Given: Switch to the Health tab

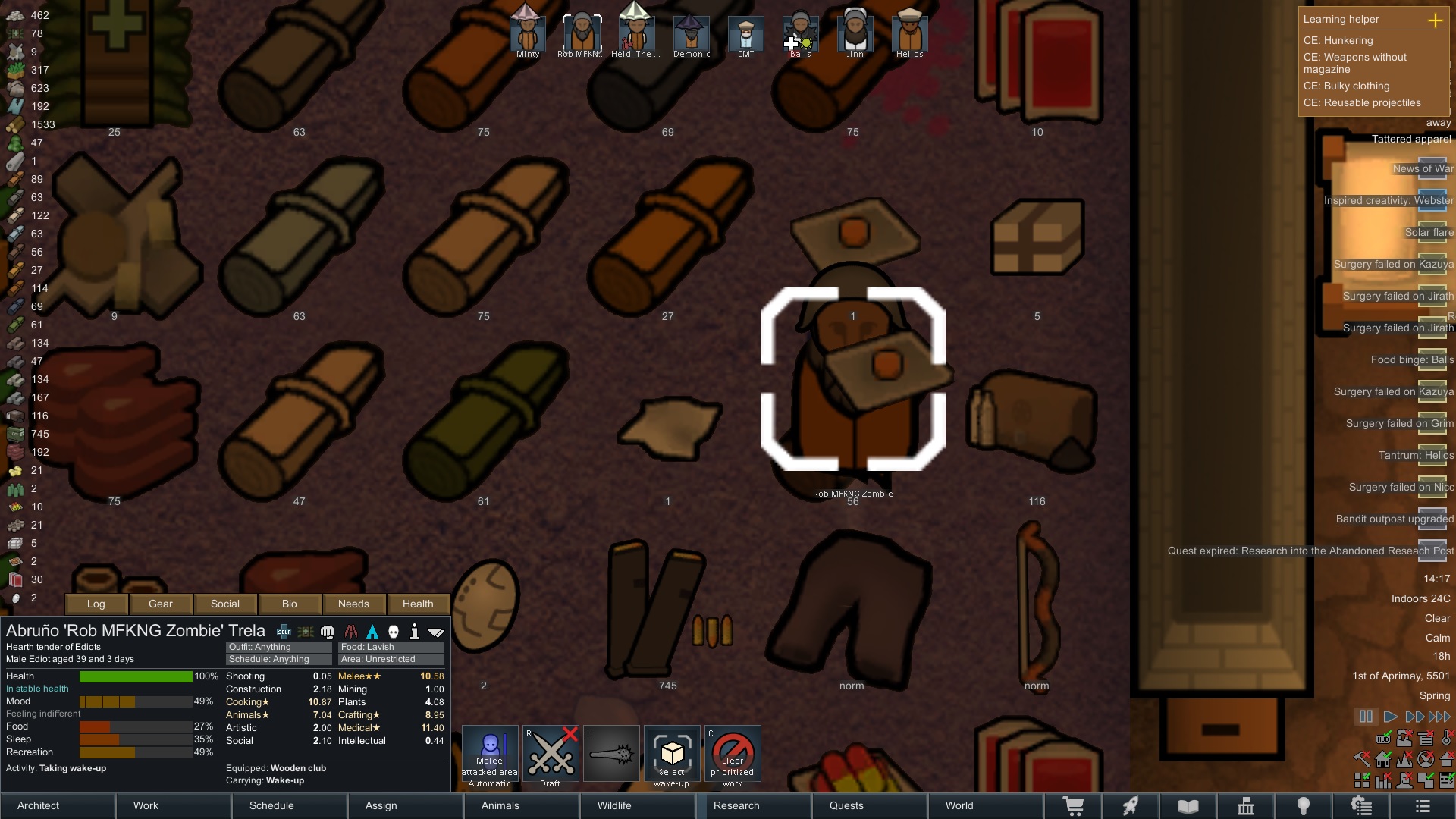Looking at the screenshot, I should (418, 604).
